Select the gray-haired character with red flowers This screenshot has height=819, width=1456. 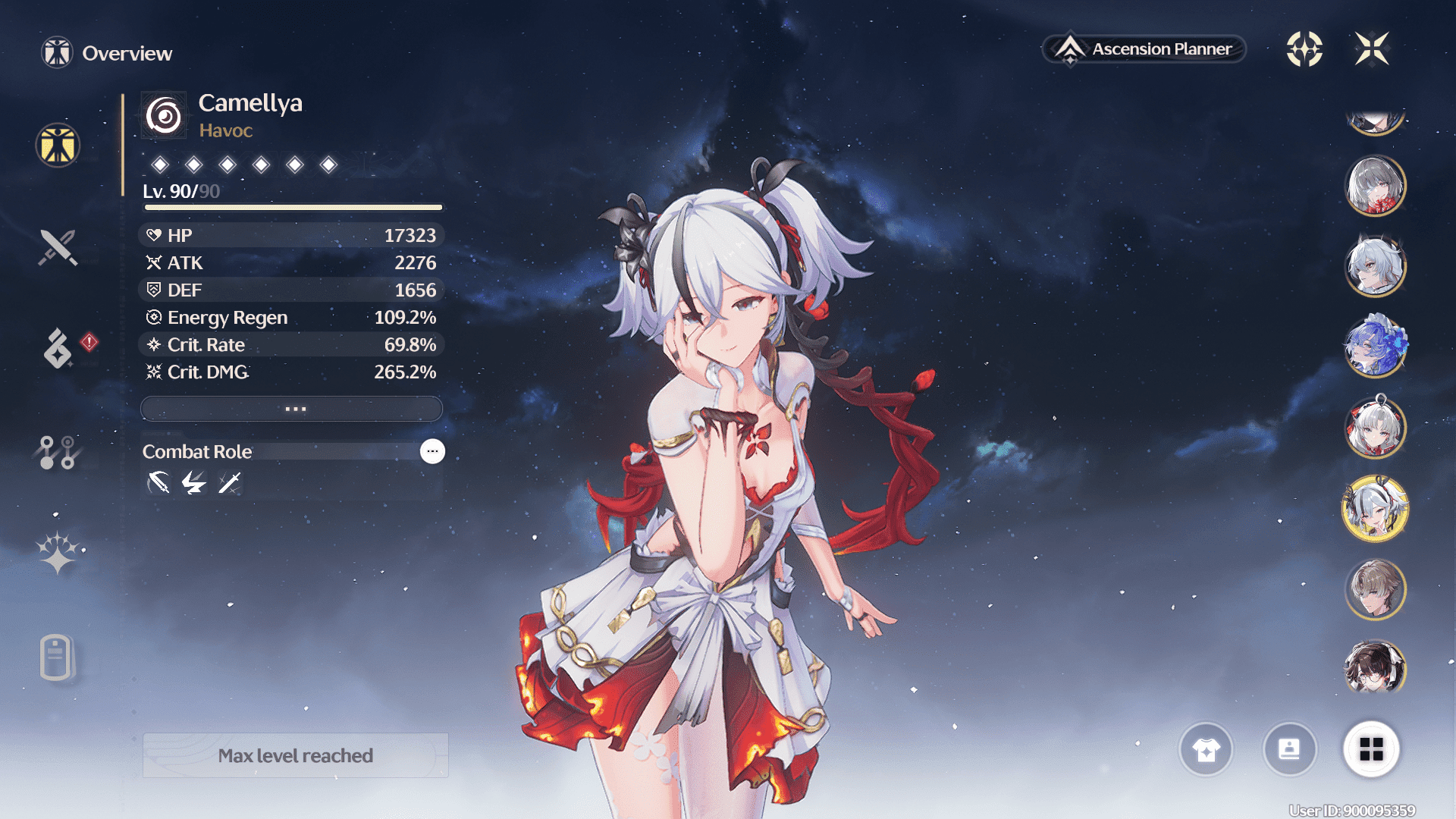tap(1375, 186)
